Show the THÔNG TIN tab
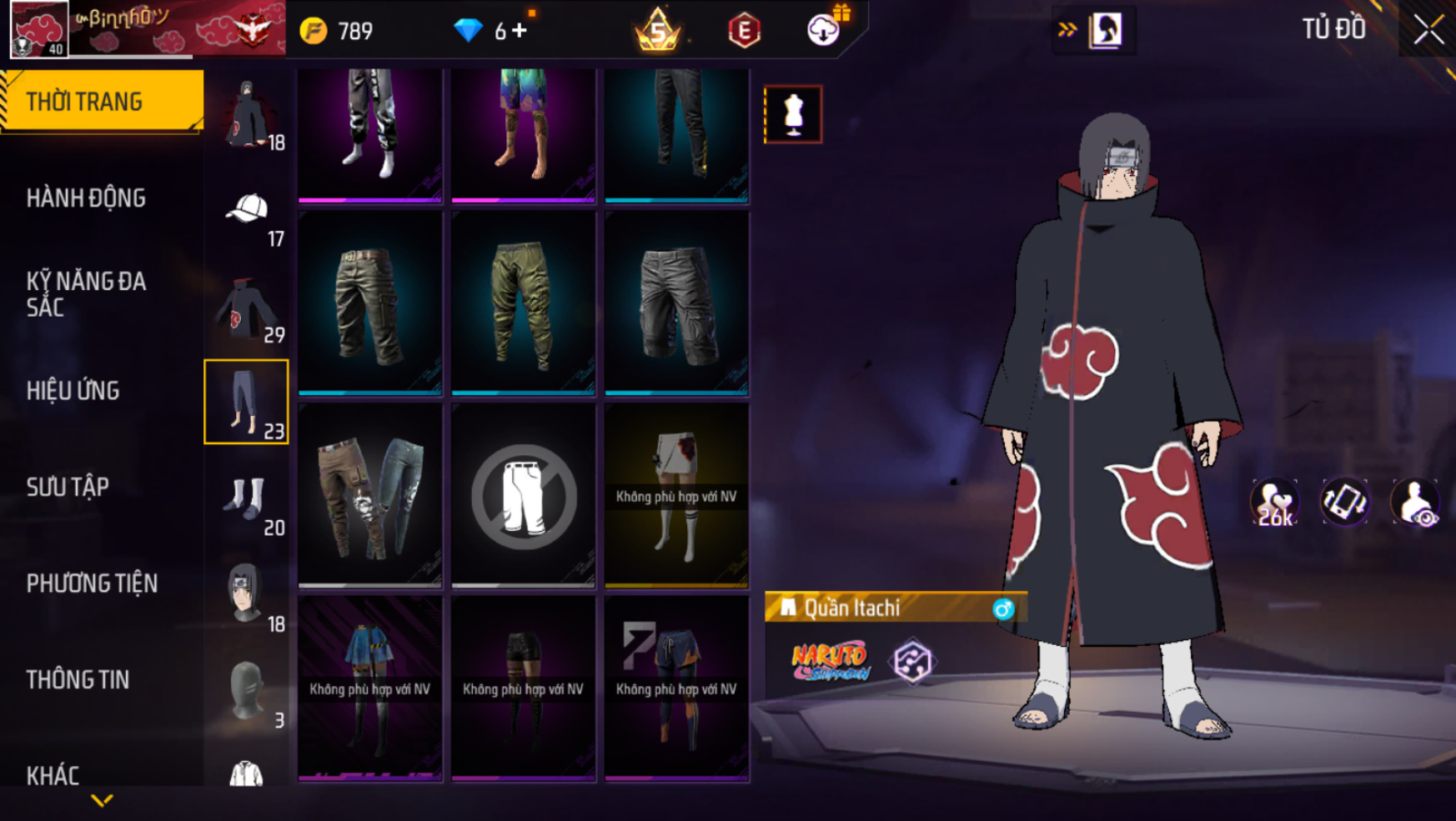The width and height of the screenshot is (1456, 821). 78,680
